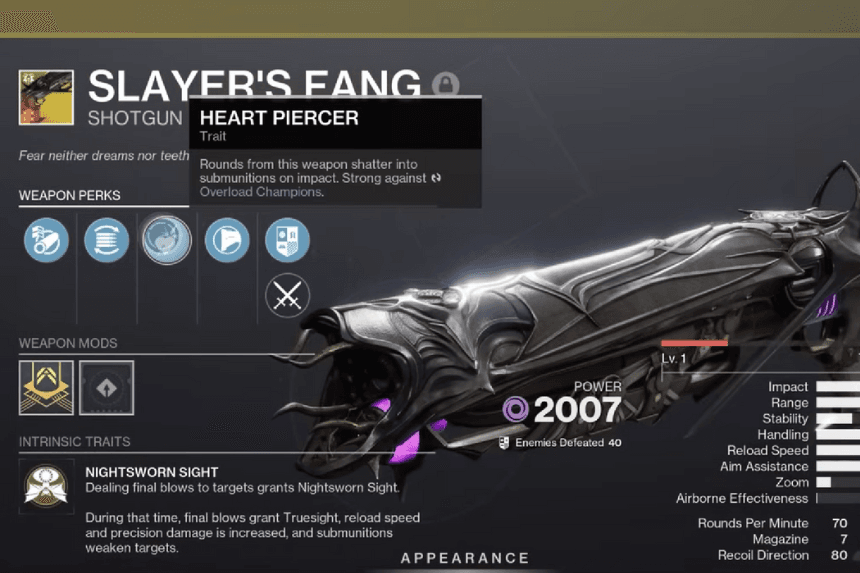
Task: Open the empty weapon mod socket
Action: tap(106, 387)
